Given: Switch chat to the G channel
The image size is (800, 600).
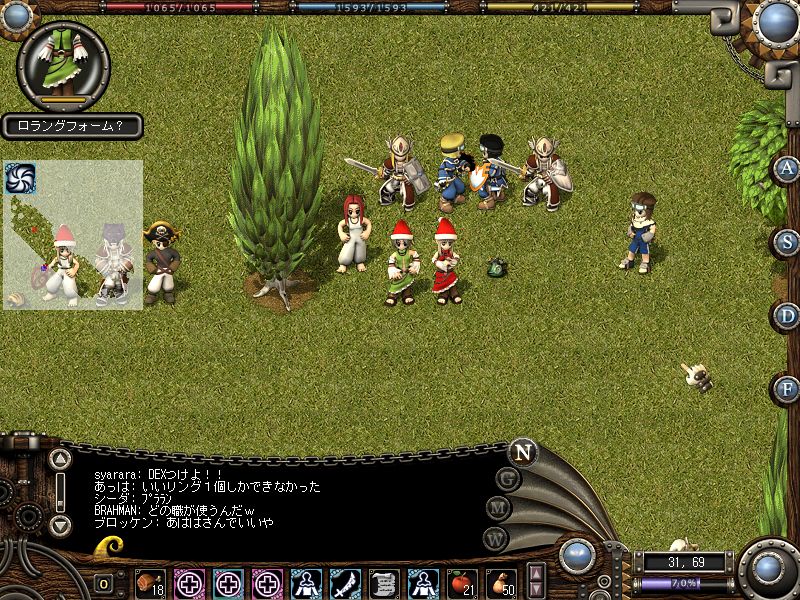Looking at the screenshot, I should [509, 479].
